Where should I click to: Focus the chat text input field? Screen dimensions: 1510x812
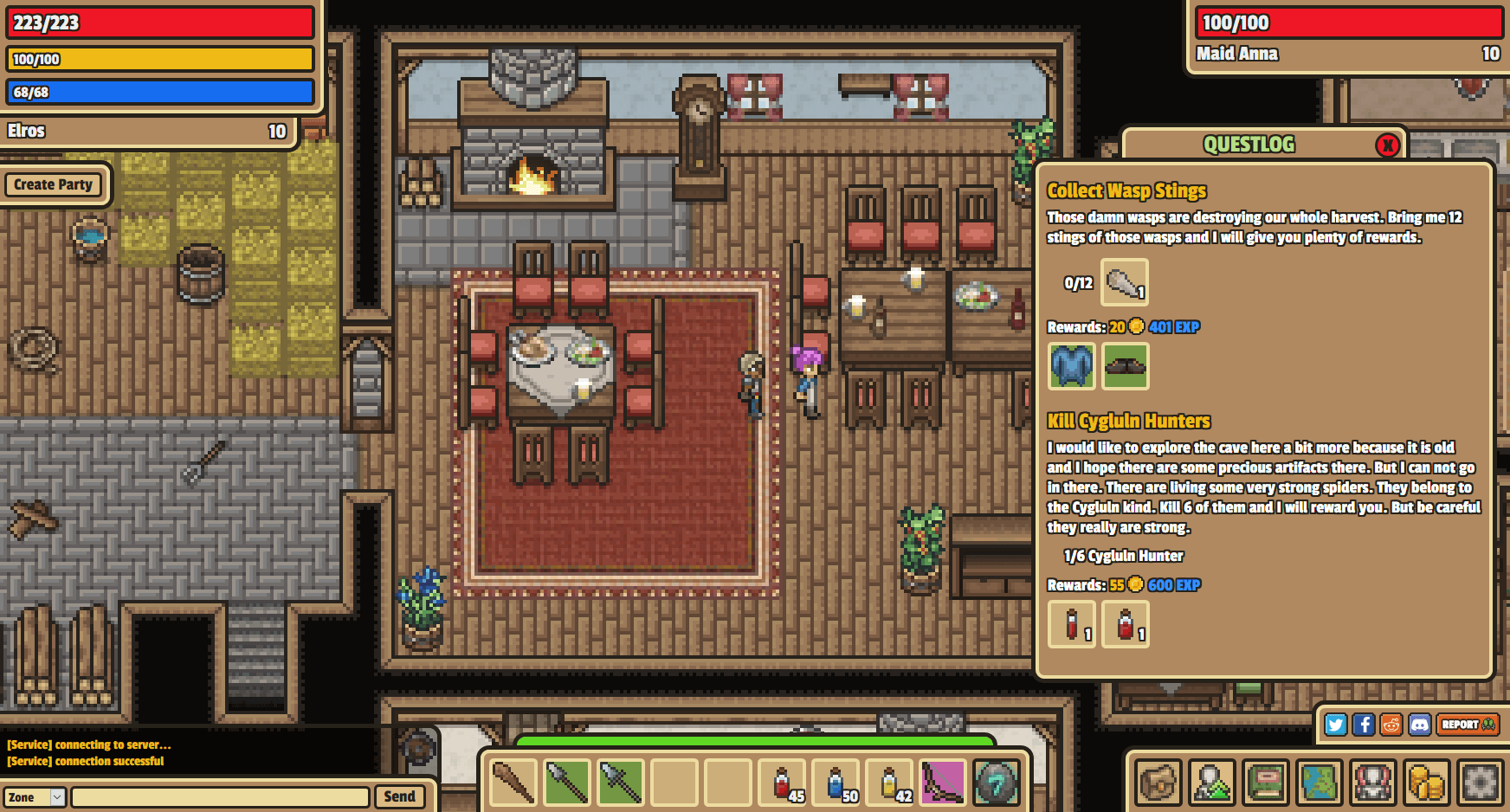(x=221, y=797)
